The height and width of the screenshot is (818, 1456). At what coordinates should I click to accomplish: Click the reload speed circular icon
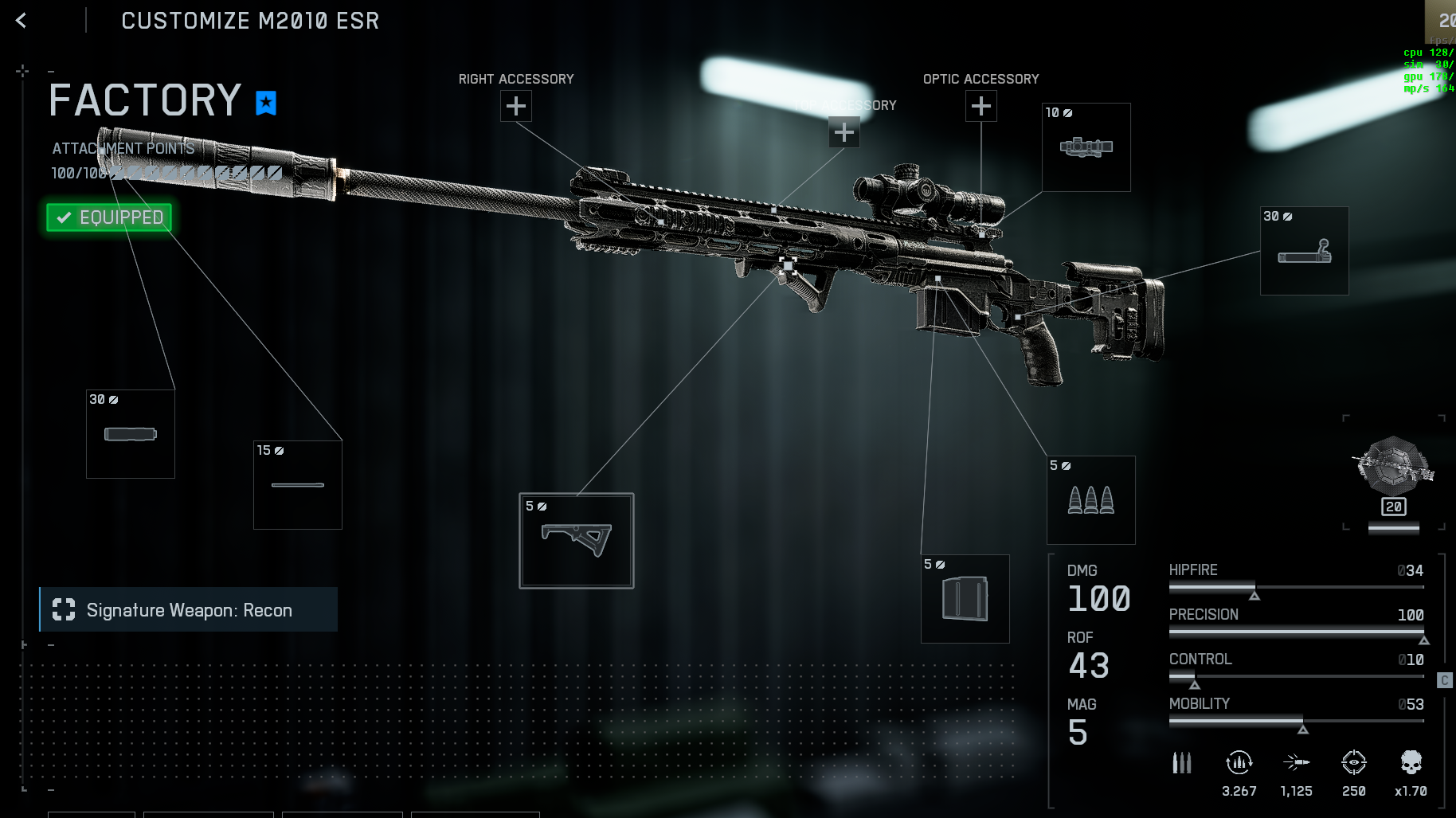(x=1239, y=763)
